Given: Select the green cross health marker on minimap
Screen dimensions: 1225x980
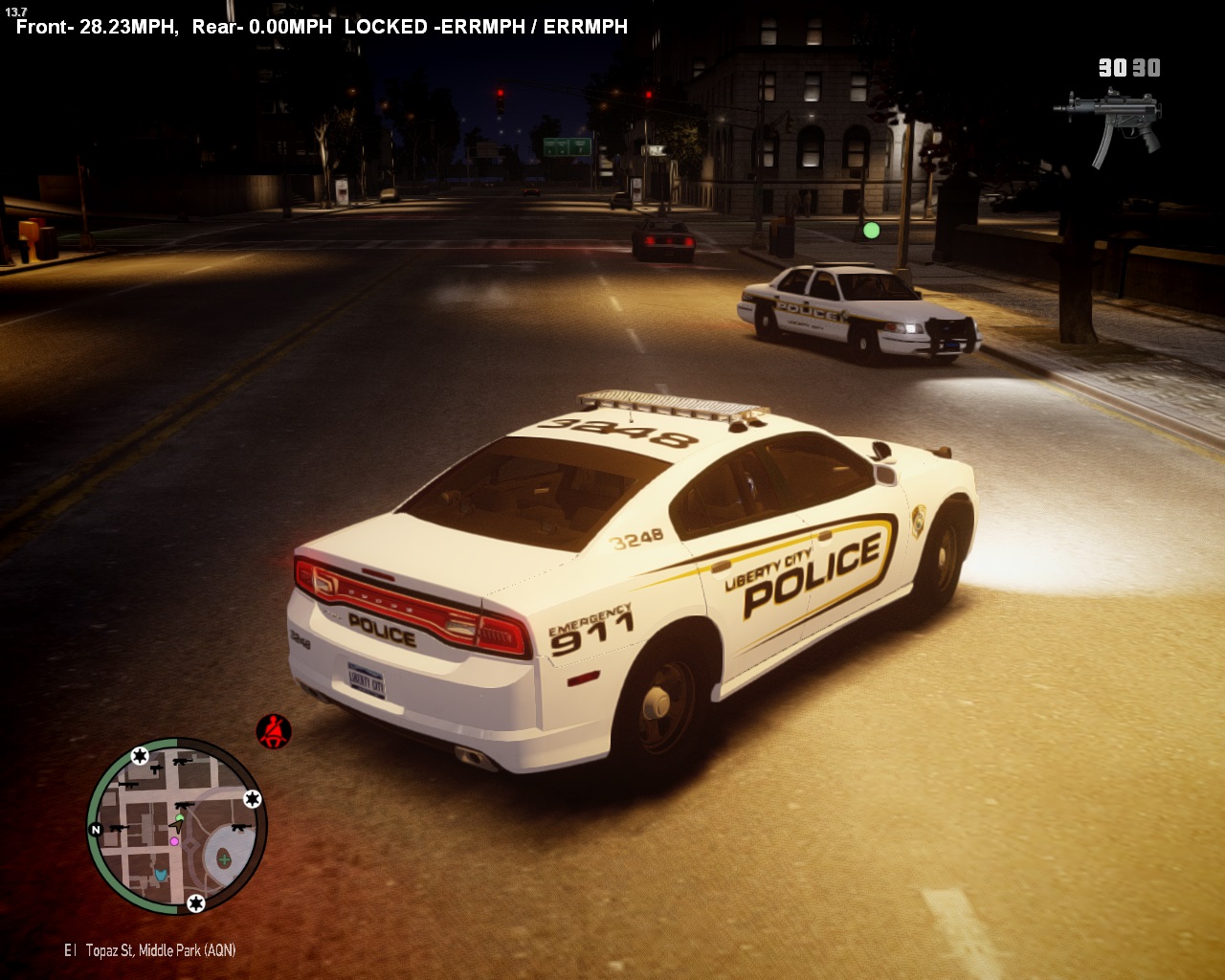Looking at the screenshot, I should point(224,859).
